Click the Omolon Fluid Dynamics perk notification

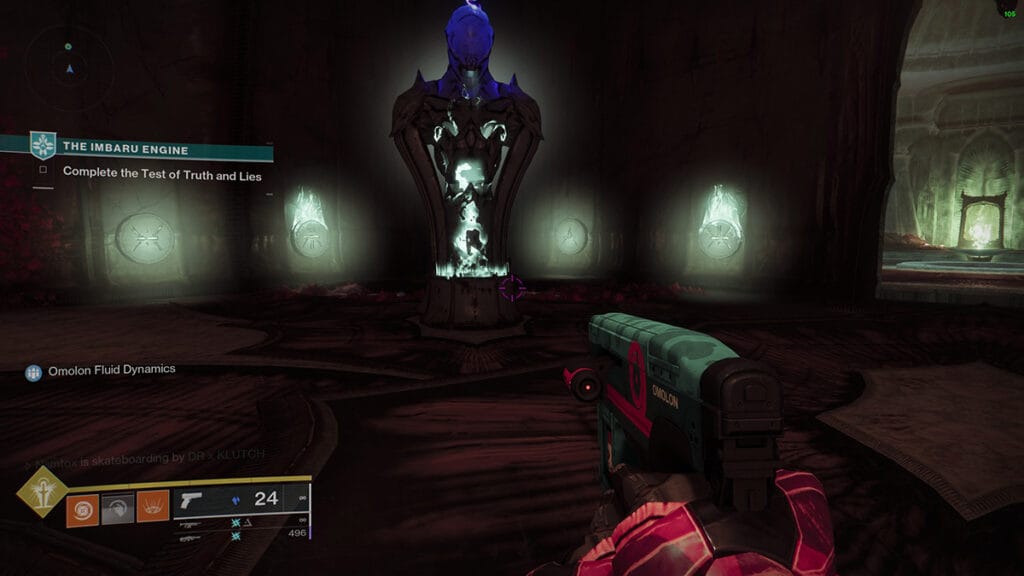pos(100,370)
